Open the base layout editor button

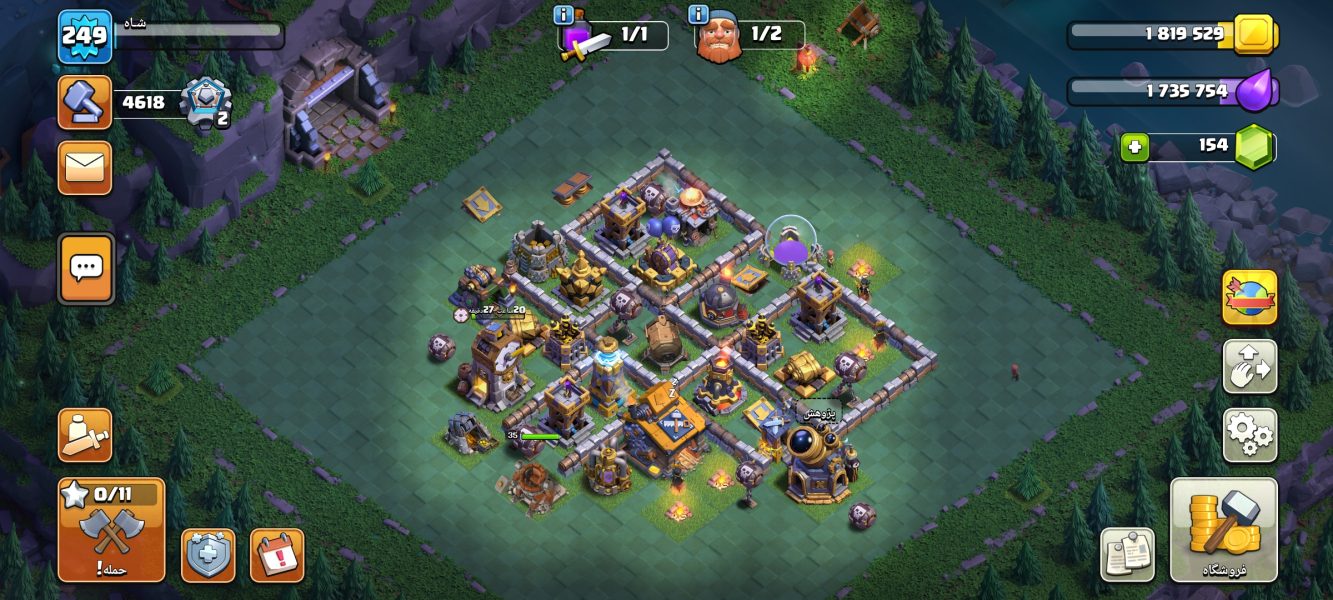[x=1249, y=366]
